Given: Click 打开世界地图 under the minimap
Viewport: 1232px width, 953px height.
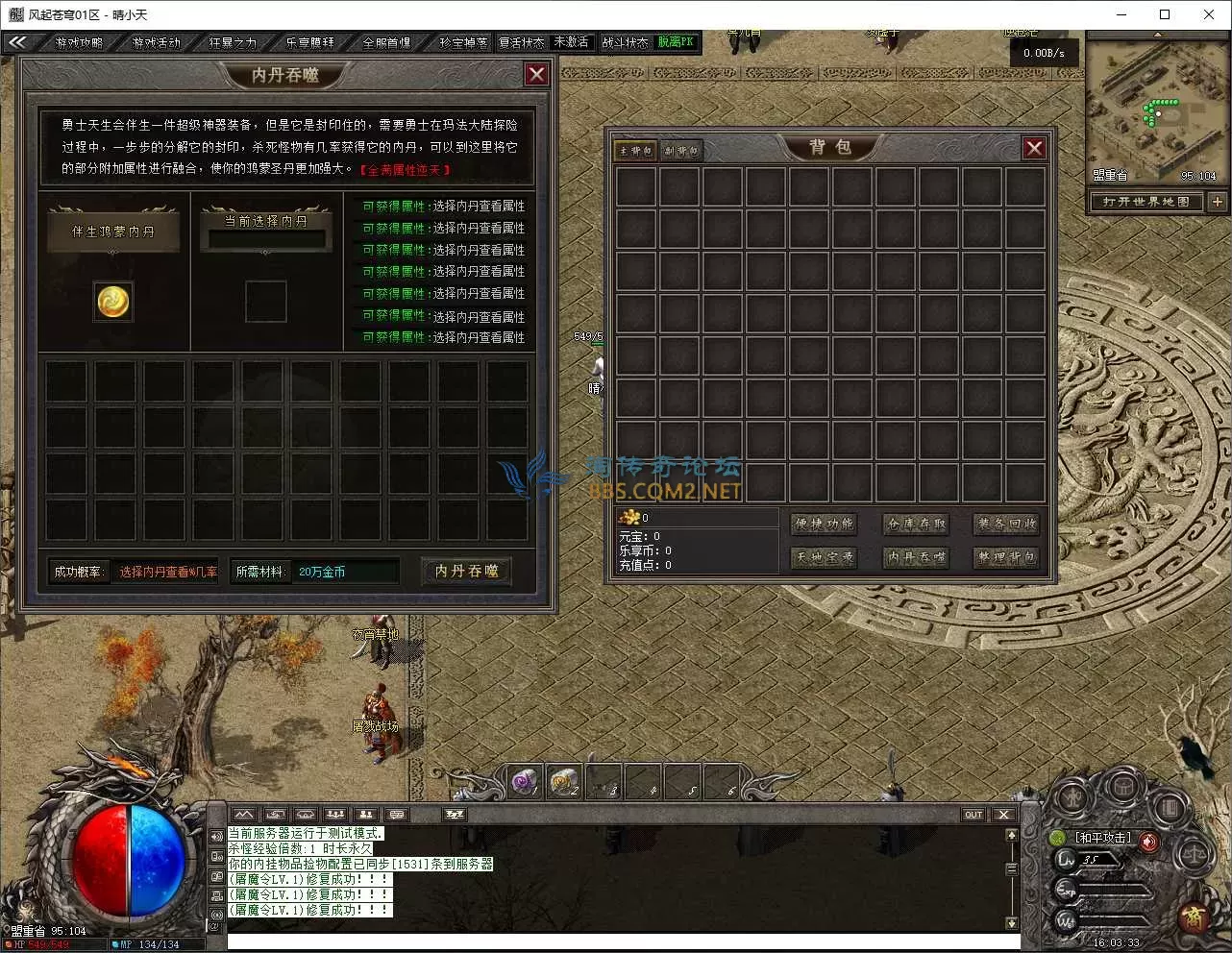Looking at the screenshot, I should [1146, 202].
